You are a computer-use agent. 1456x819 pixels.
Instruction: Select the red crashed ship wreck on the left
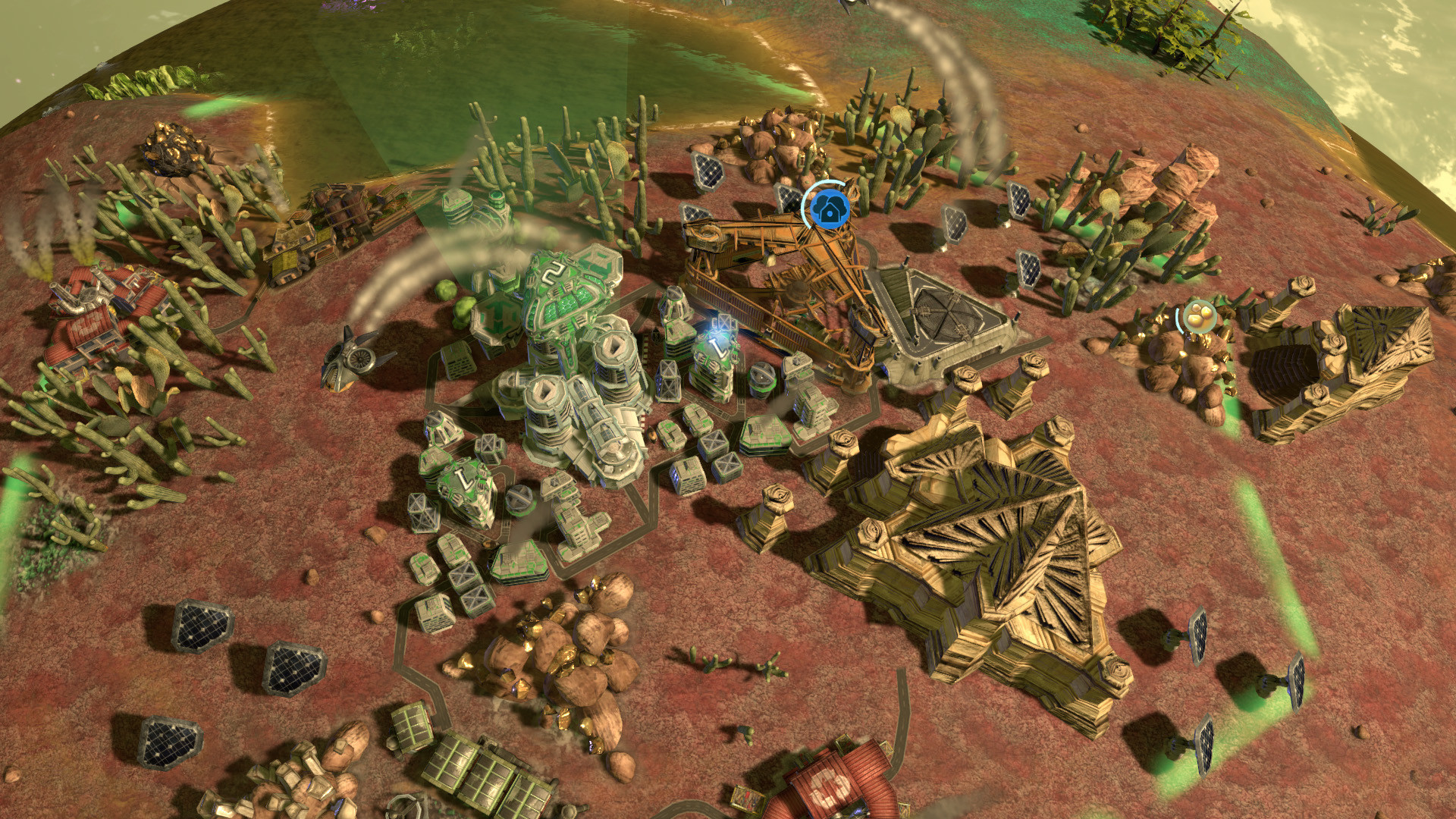[99, 318]
